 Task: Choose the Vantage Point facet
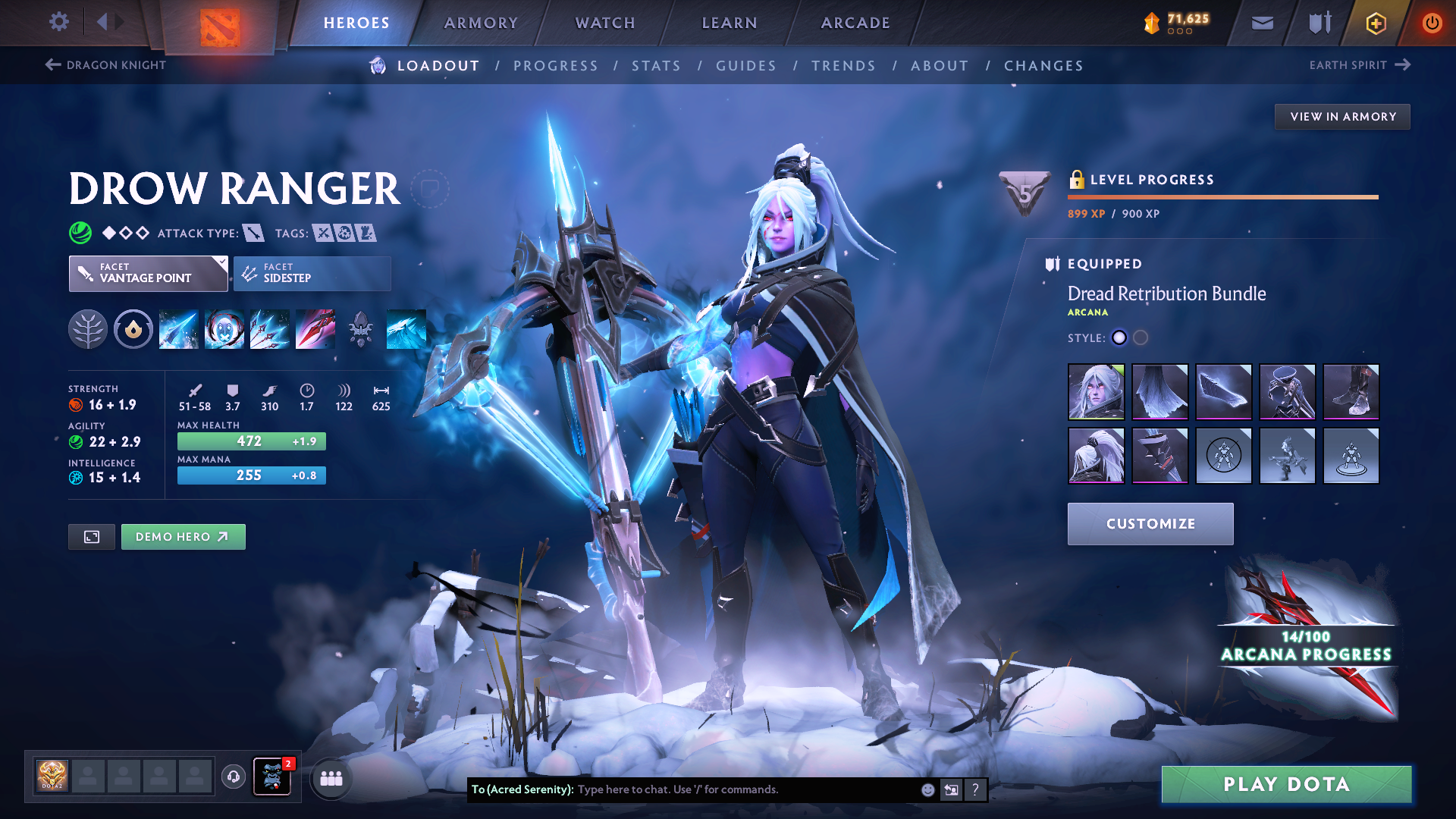pyautogui.click(x=148, y=273)
